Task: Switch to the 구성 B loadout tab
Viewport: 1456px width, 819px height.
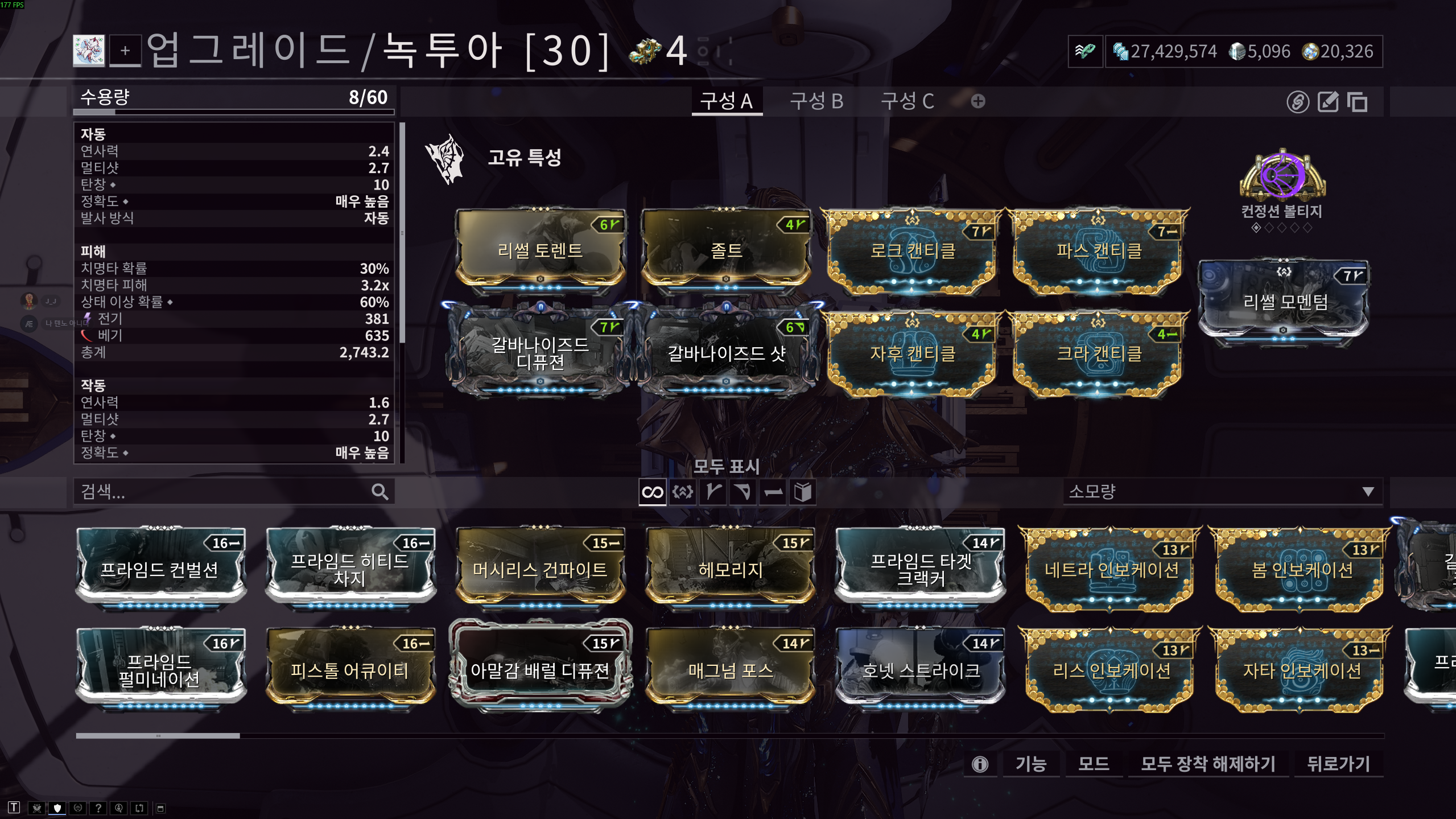Action: coord(816,101)
